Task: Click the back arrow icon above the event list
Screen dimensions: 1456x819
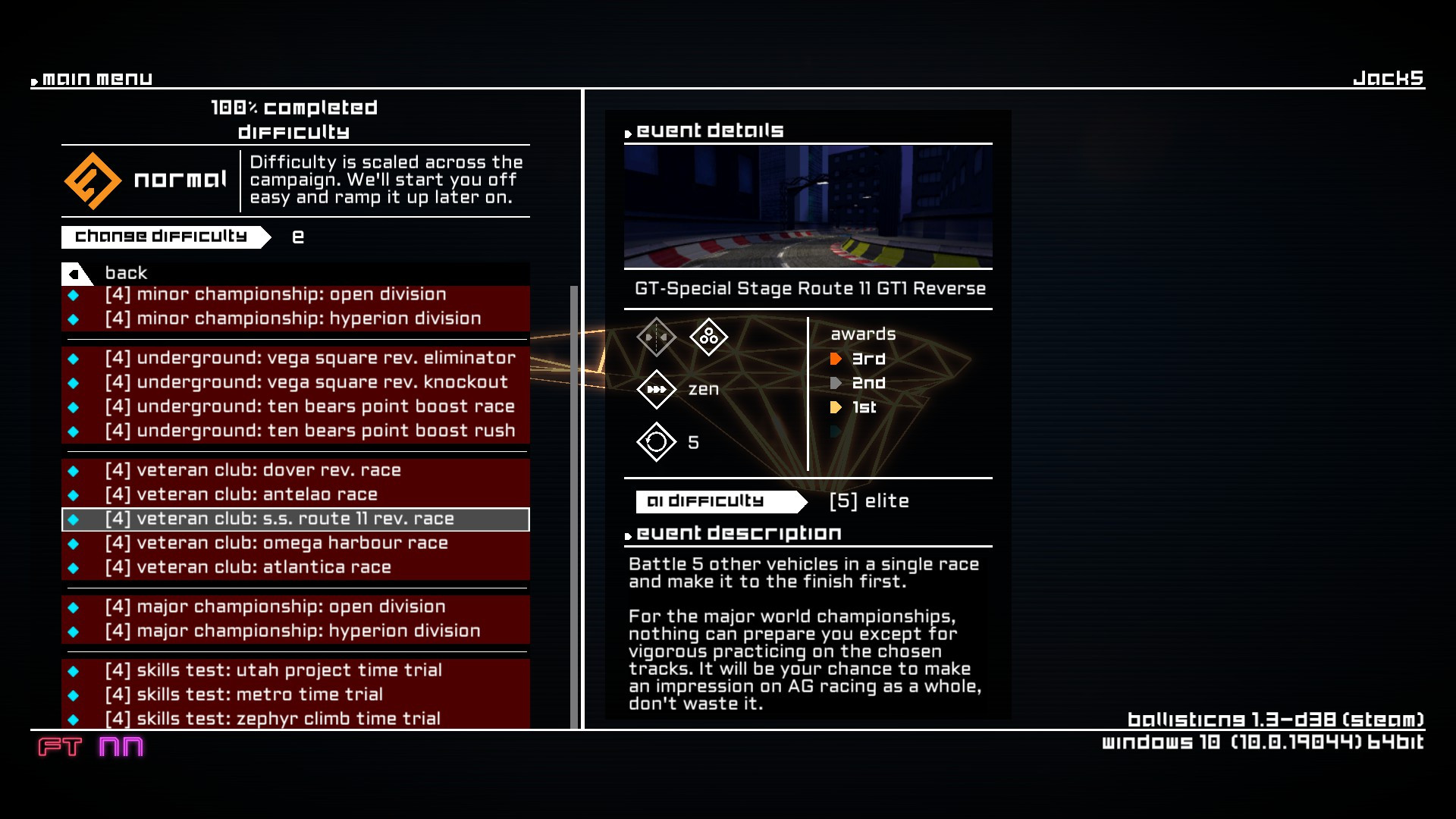Action: (x=73, y=273)
